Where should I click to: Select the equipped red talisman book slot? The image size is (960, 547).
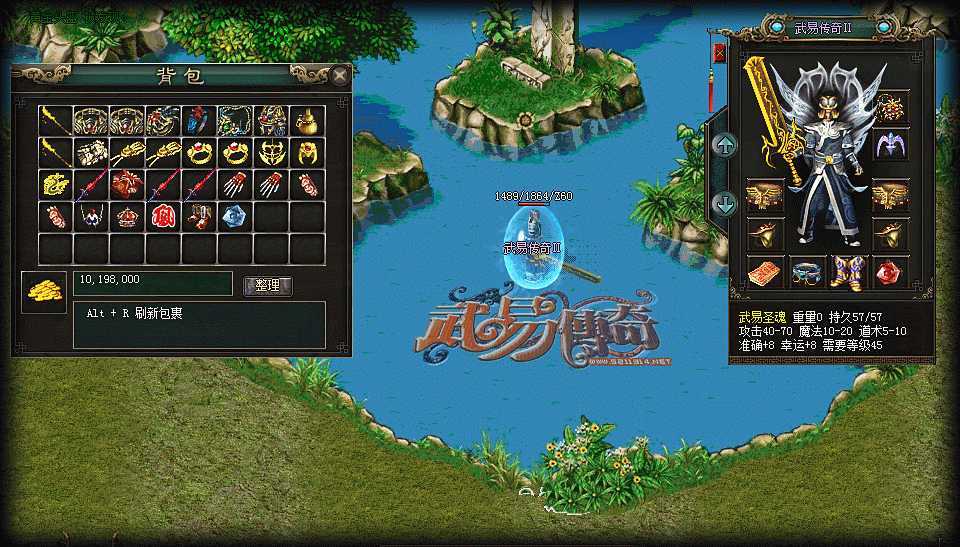point(765,271)
